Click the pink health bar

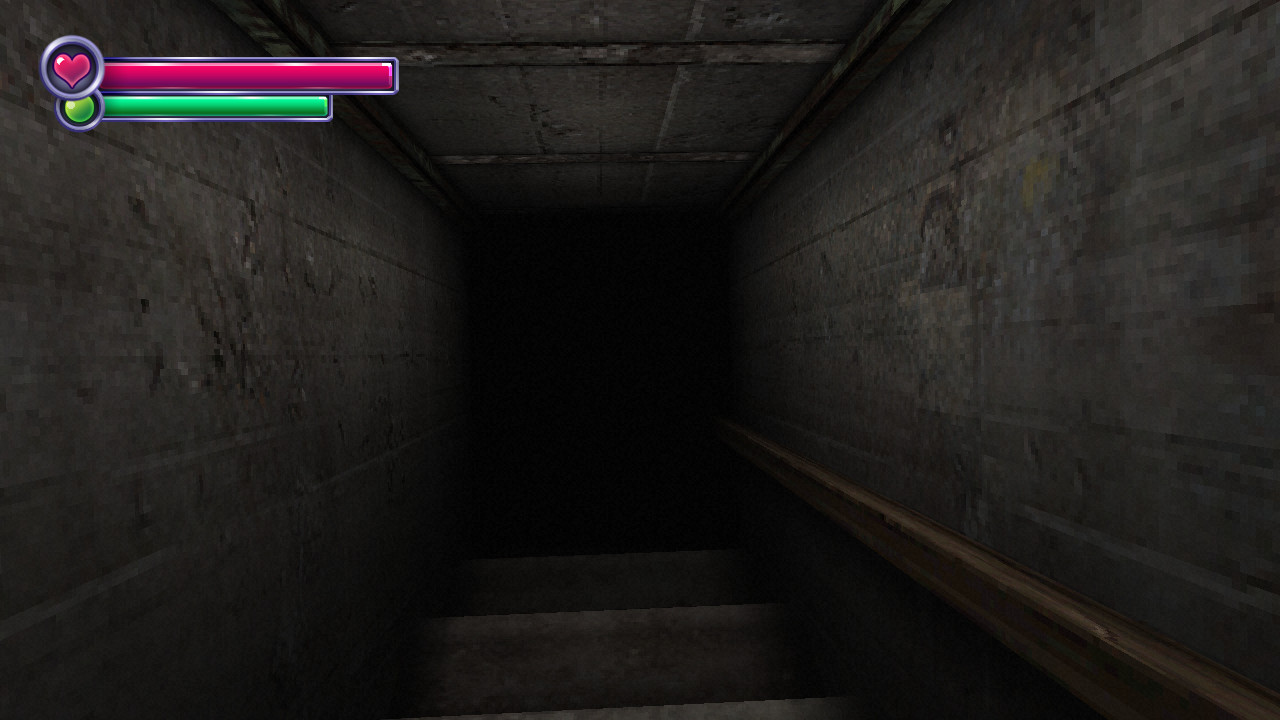(x=250, y=73)
